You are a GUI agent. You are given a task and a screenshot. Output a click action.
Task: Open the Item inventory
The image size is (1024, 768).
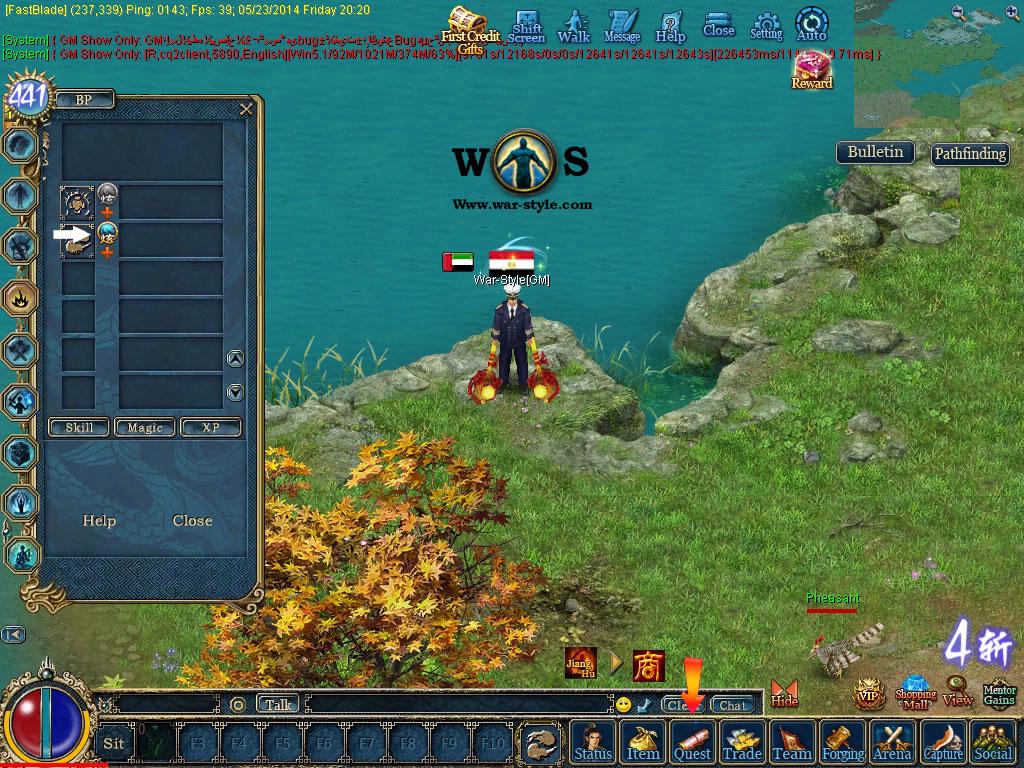click(x=642, y=743)
